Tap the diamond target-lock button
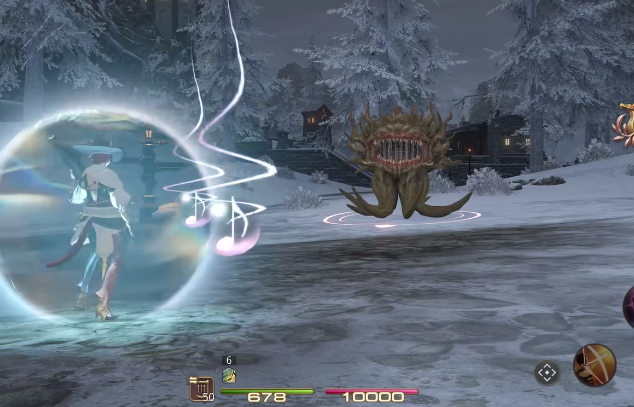Viewport: 634px width, 407px height. tap(546, 373)
